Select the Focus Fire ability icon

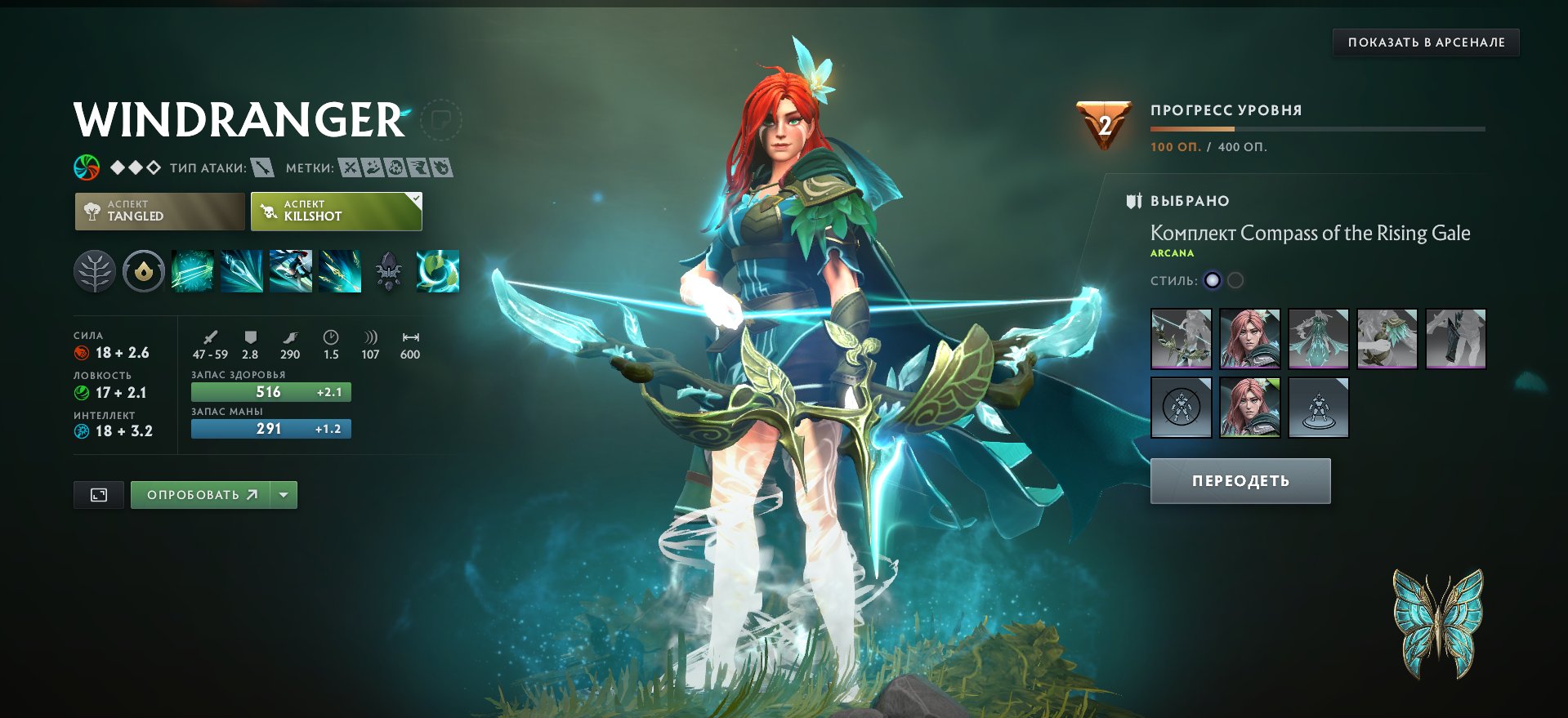pyautogui.click(x=338, y=271)
